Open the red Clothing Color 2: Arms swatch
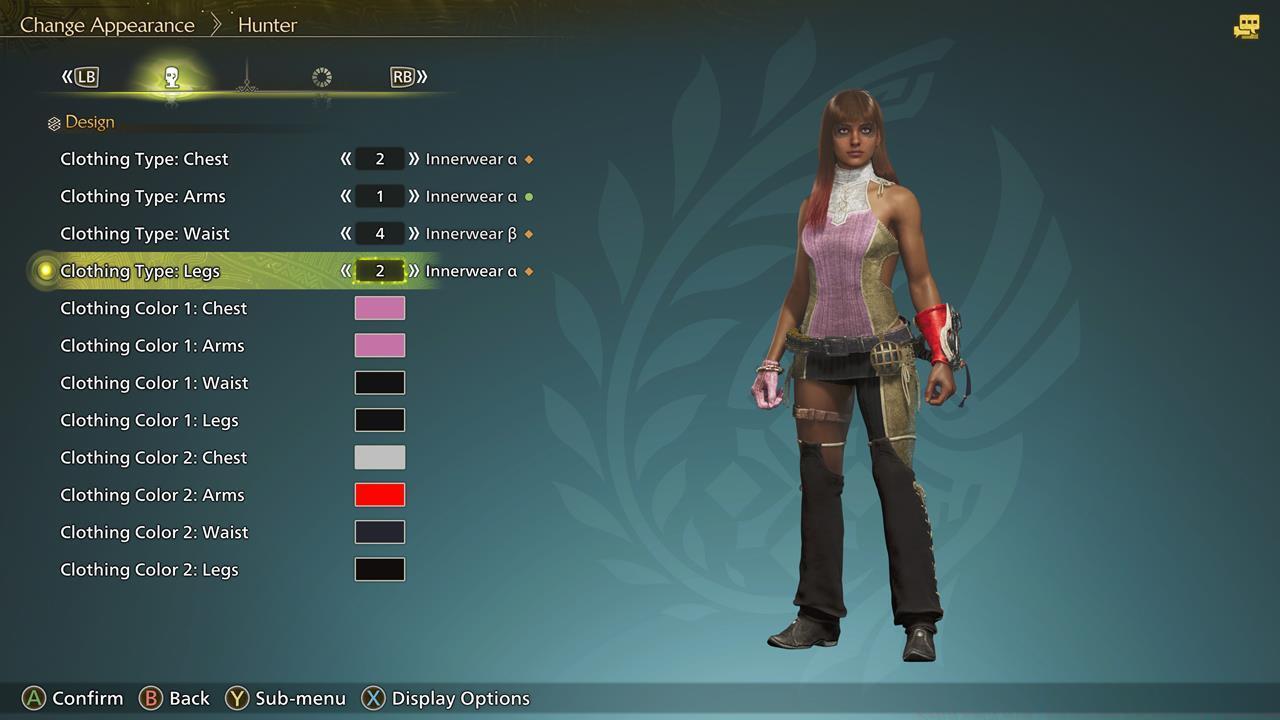The image size is (1280, 720). (x=380, y=494)
